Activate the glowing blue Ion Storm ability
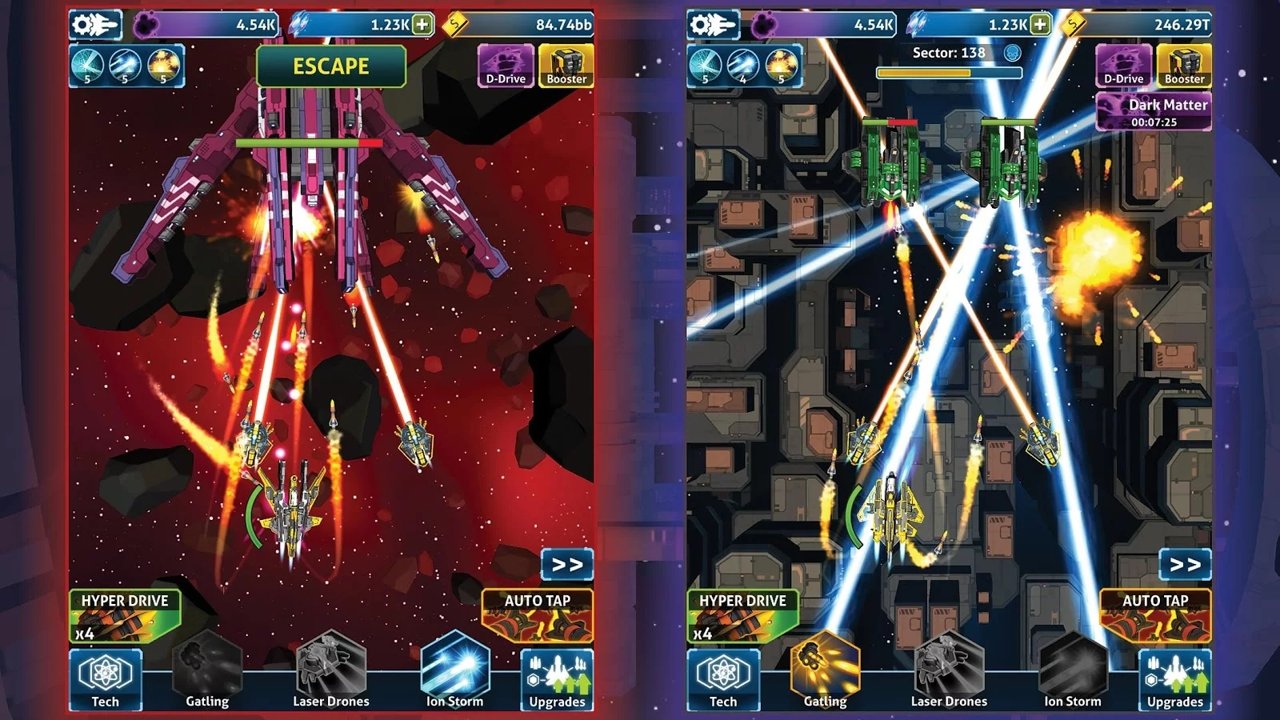Viewport: 1280px width, 720px height. [455, 668]
